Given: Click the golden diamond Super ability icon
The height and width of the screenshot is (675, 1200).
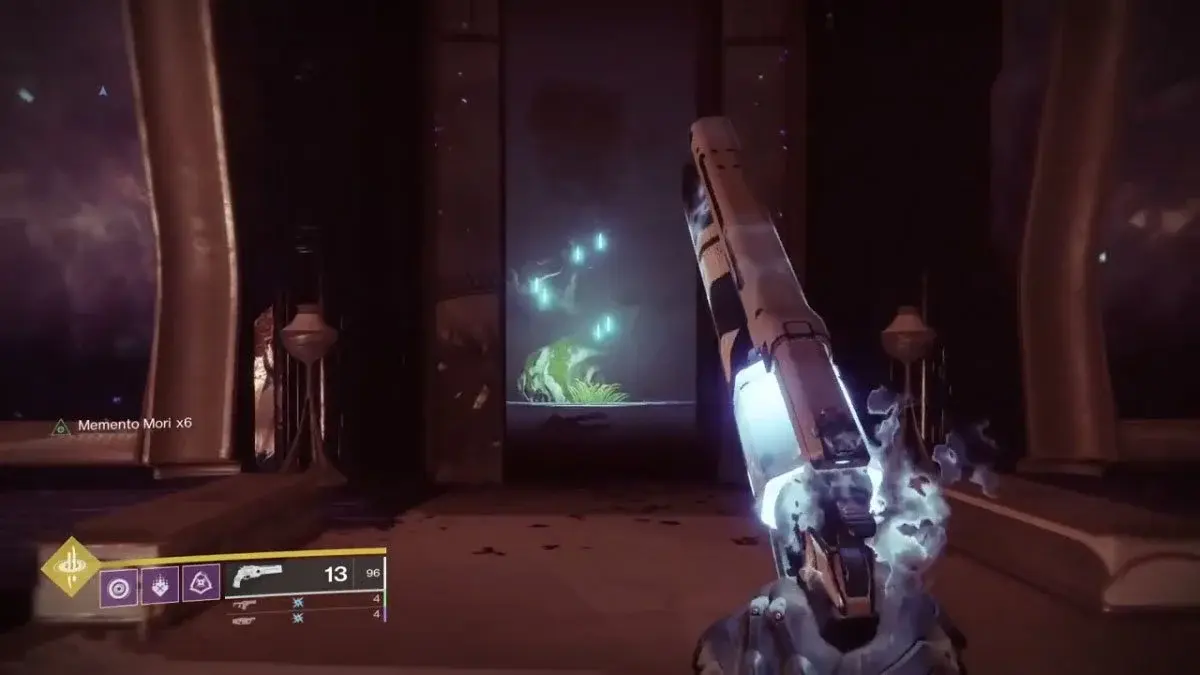Looking at the screenshot, I should (x=70, y=567).
